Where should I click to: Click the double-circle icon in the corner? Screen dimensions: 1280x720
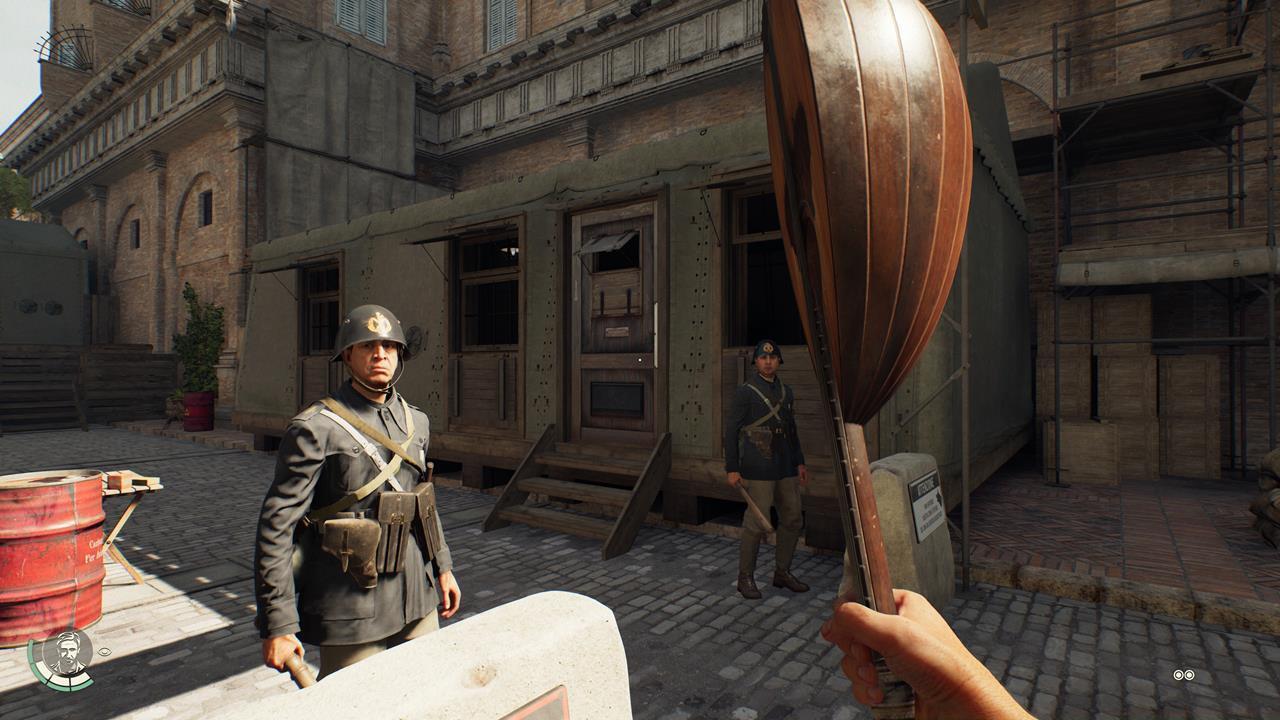click(x=1184, y=675)
